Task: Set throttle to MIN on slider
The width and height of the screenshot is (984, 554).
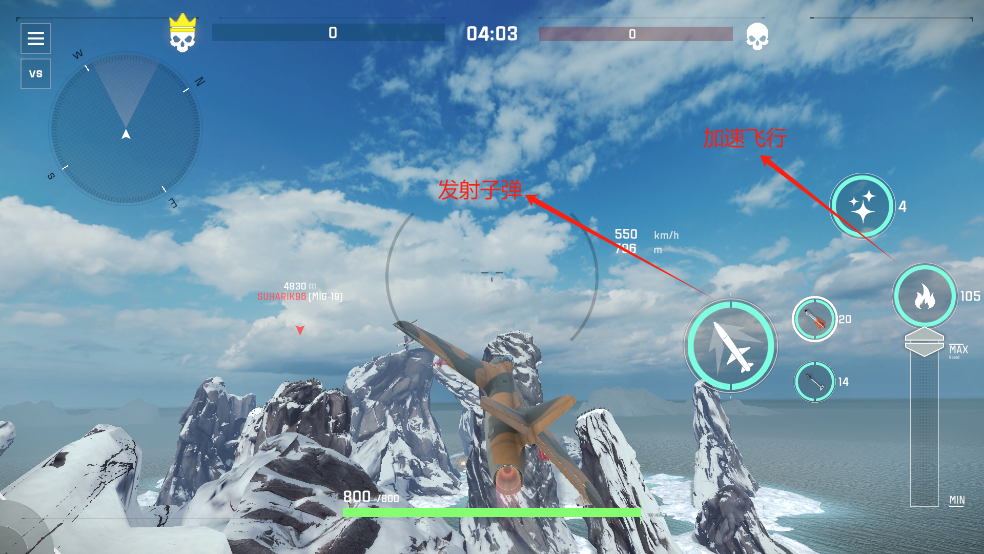Action: [x=925, y=498]
